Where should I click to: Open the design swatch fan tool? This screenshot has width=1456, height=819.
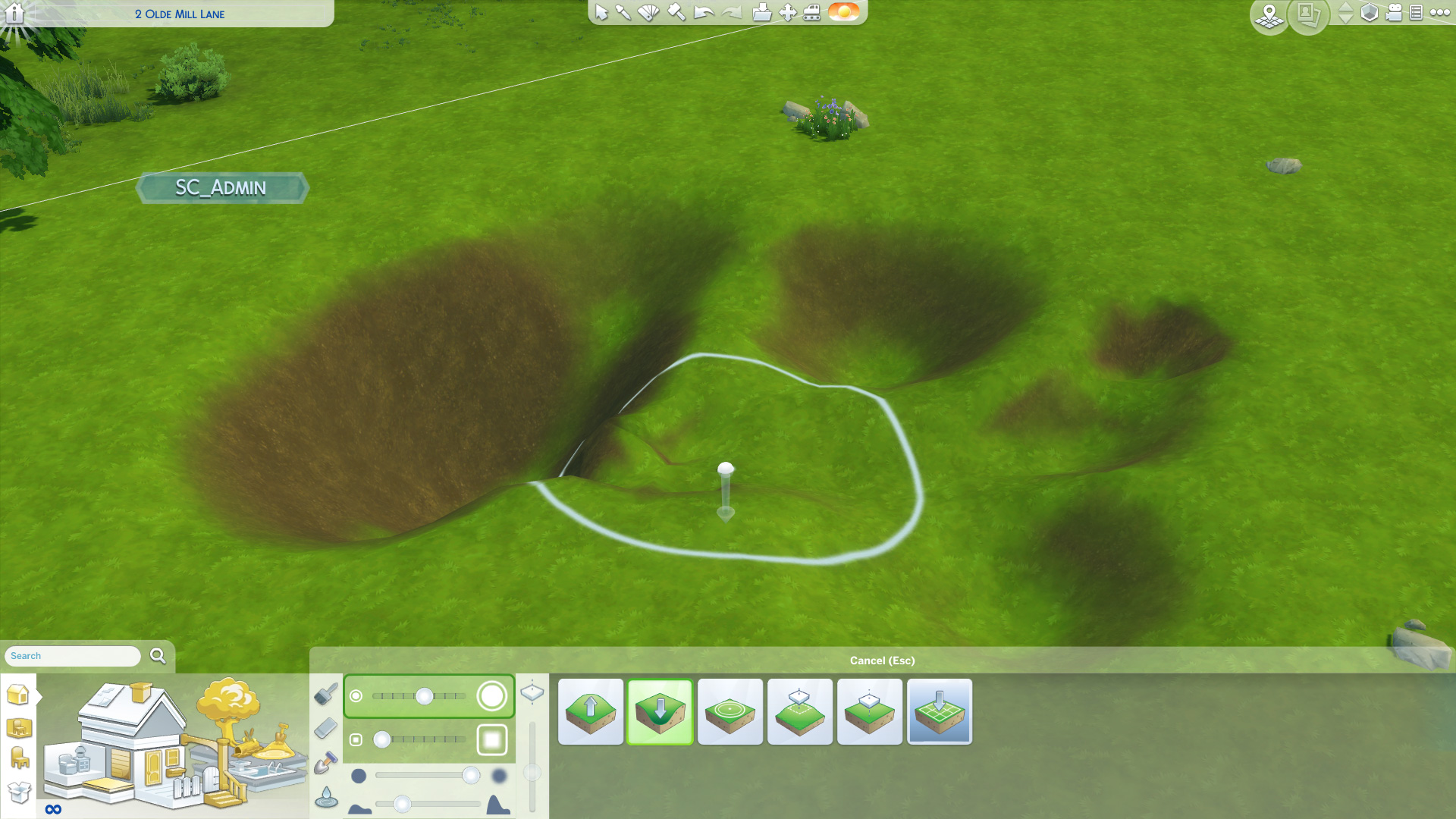648,12
